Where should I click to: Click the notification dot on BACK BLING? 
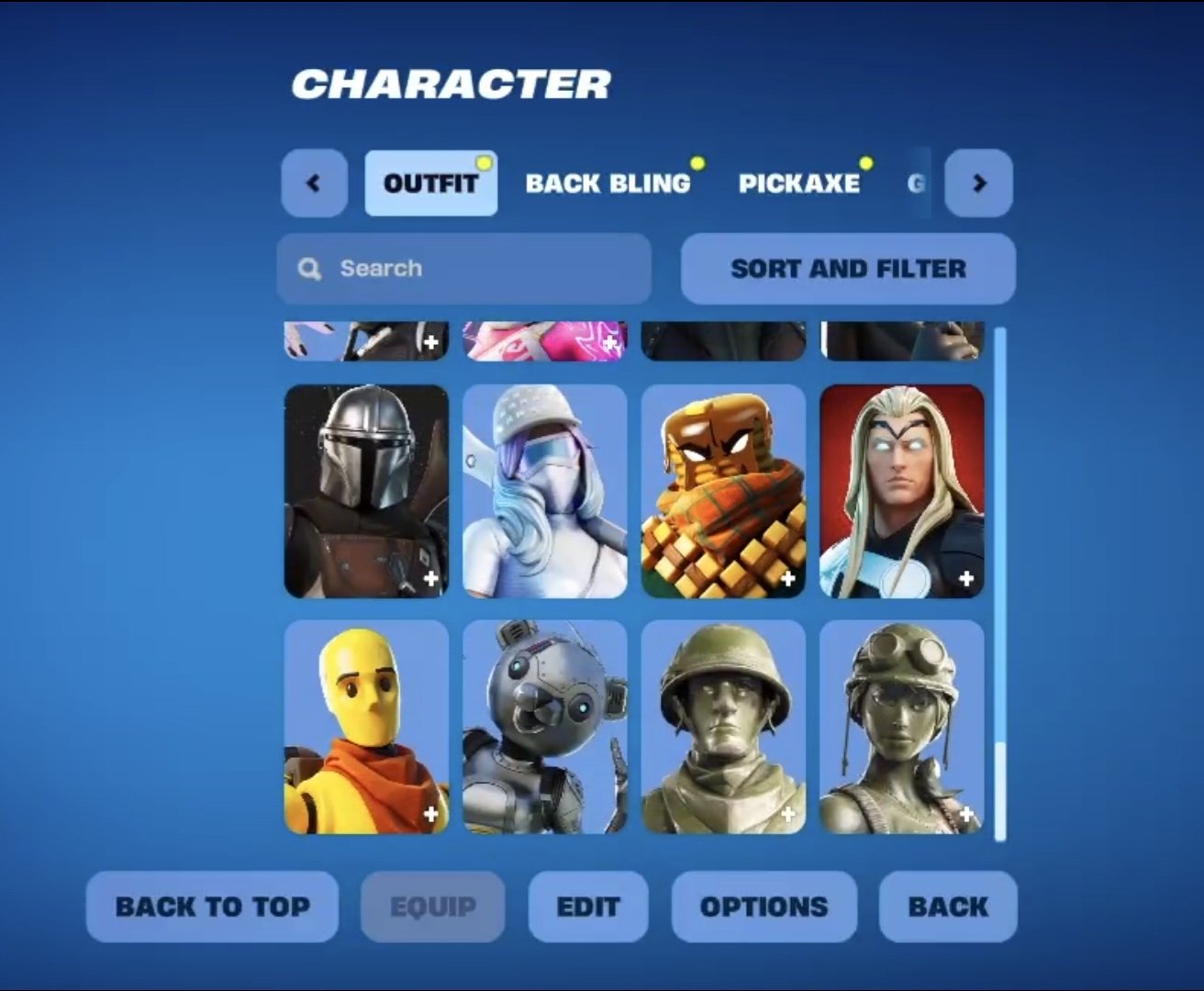click(x=699, y=162)
